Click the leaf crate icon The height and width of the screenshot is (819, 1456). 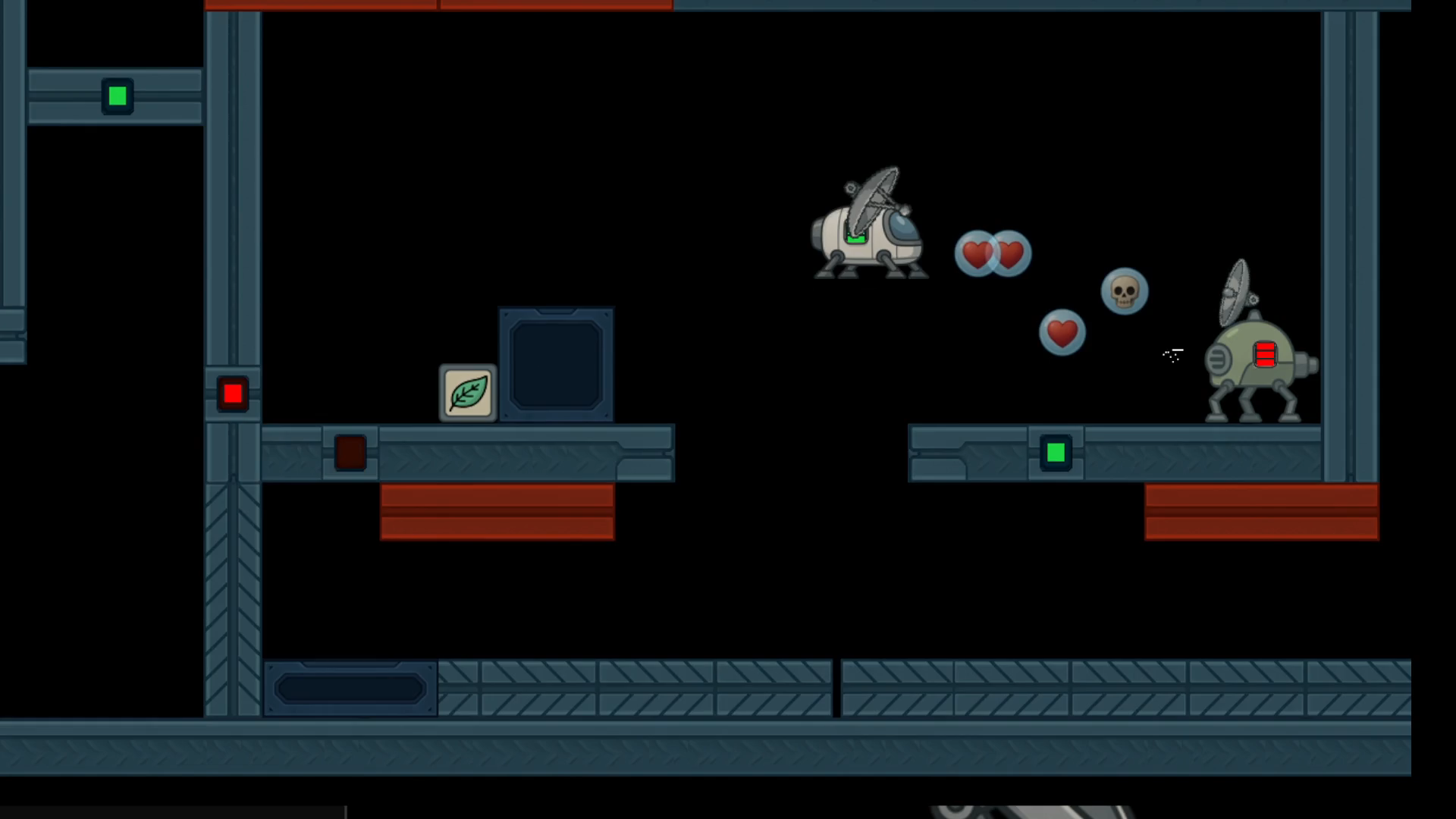pos(467,394)
